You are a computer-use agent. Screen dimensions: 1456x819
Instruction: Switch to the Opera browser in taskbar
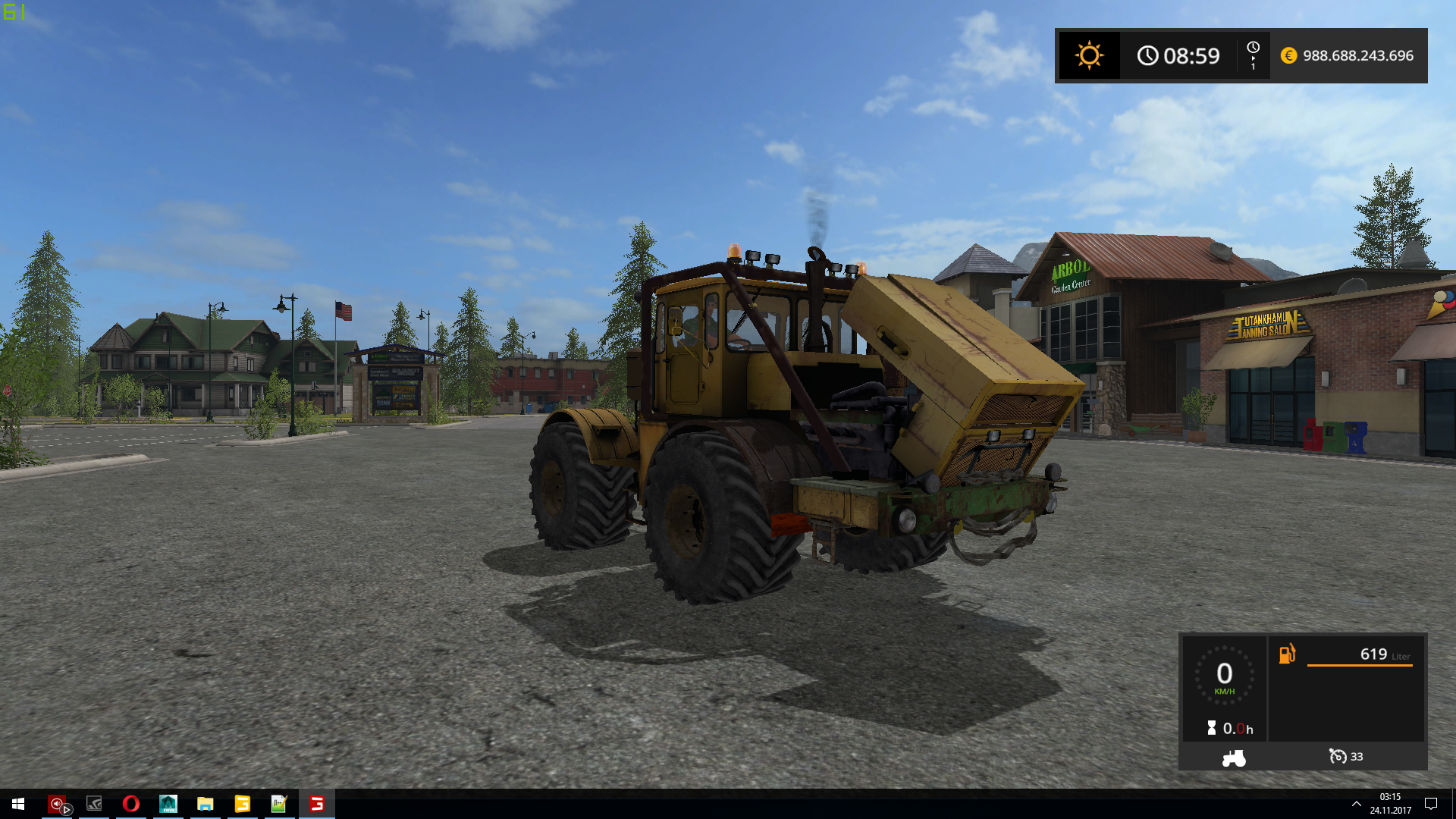[130, 804]
